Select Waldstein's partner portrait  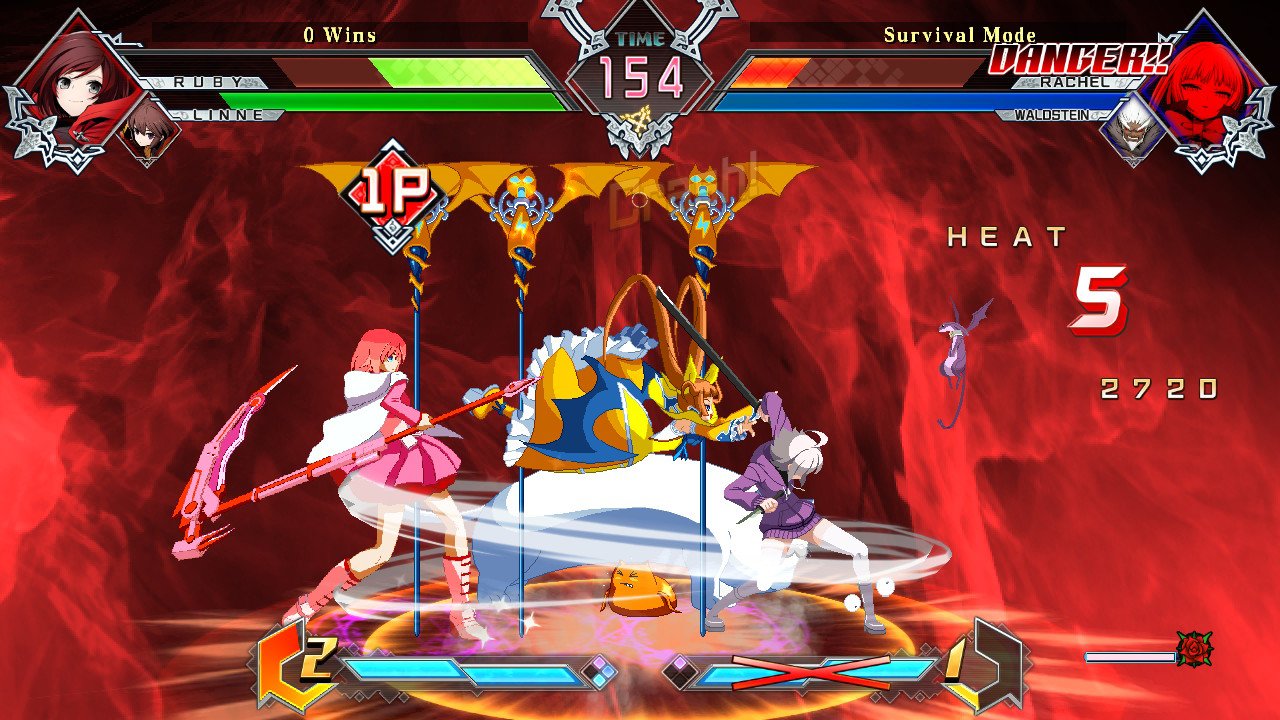pos(1133,129)
